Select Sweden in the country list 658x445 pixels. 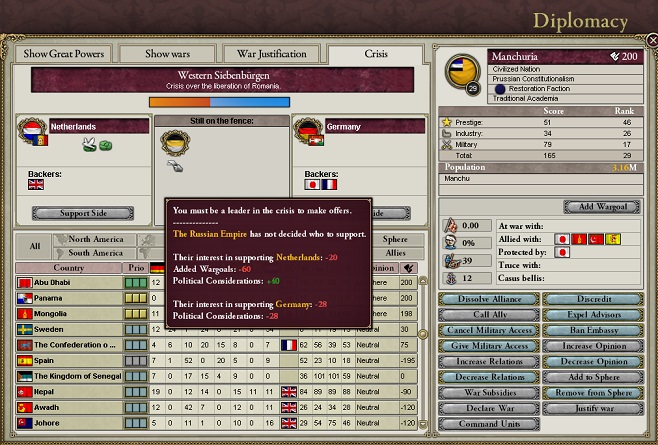[x=68, y=329]
